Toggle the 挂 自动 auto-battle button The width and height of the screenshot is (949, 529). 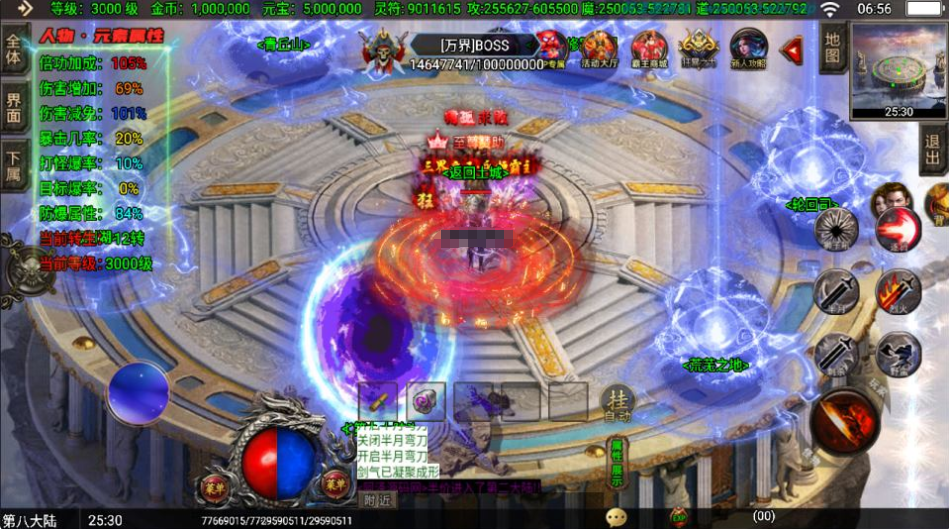tap(617, 402)
